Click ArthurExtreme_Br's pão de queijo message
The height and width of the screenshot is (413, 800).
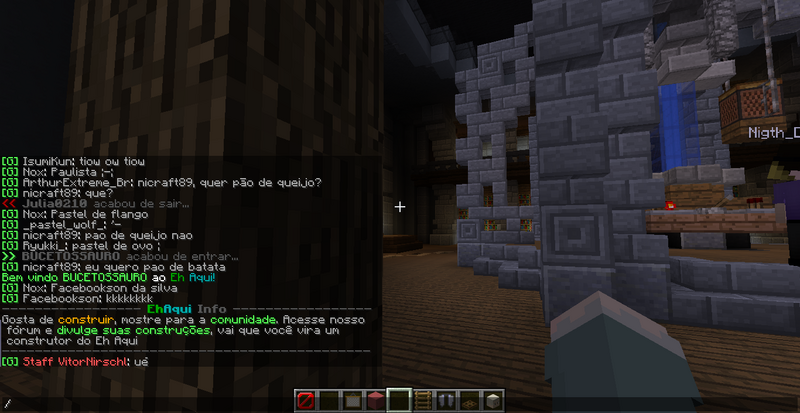pos(170,182)
